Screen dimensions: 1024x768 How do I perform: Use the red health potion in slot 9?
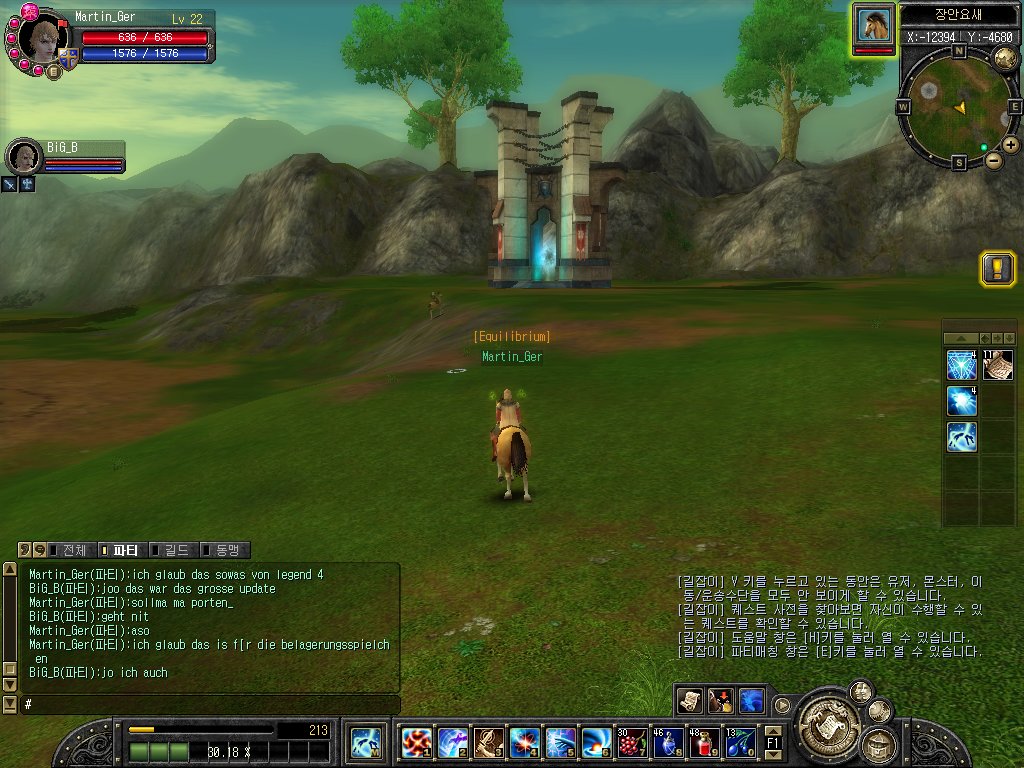(705, 742)
